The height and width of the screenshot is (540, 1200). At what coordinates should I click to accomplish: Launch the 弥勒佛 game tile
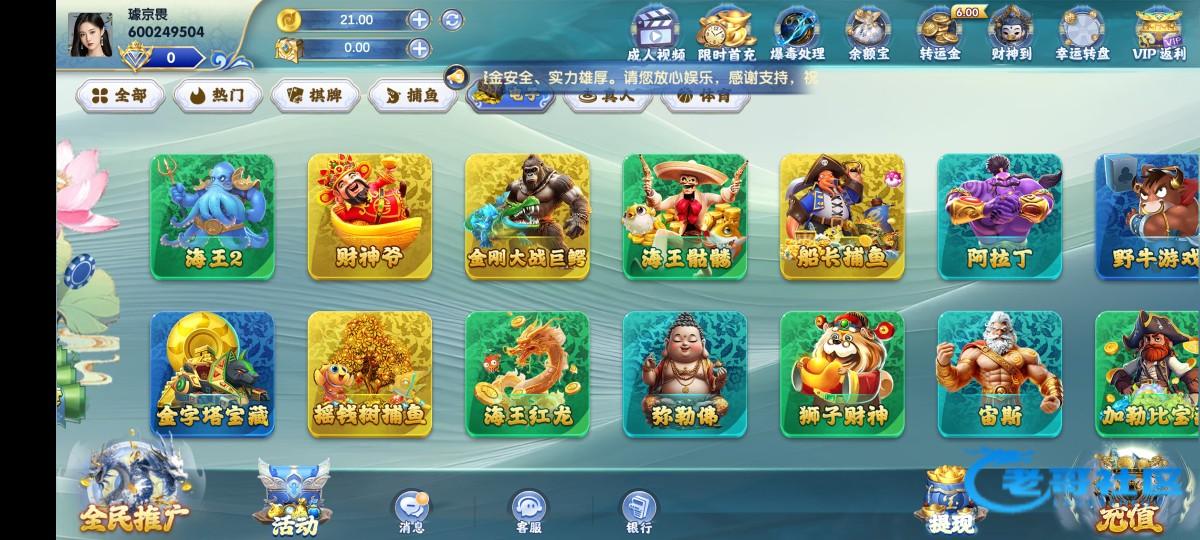pos(685,373)
